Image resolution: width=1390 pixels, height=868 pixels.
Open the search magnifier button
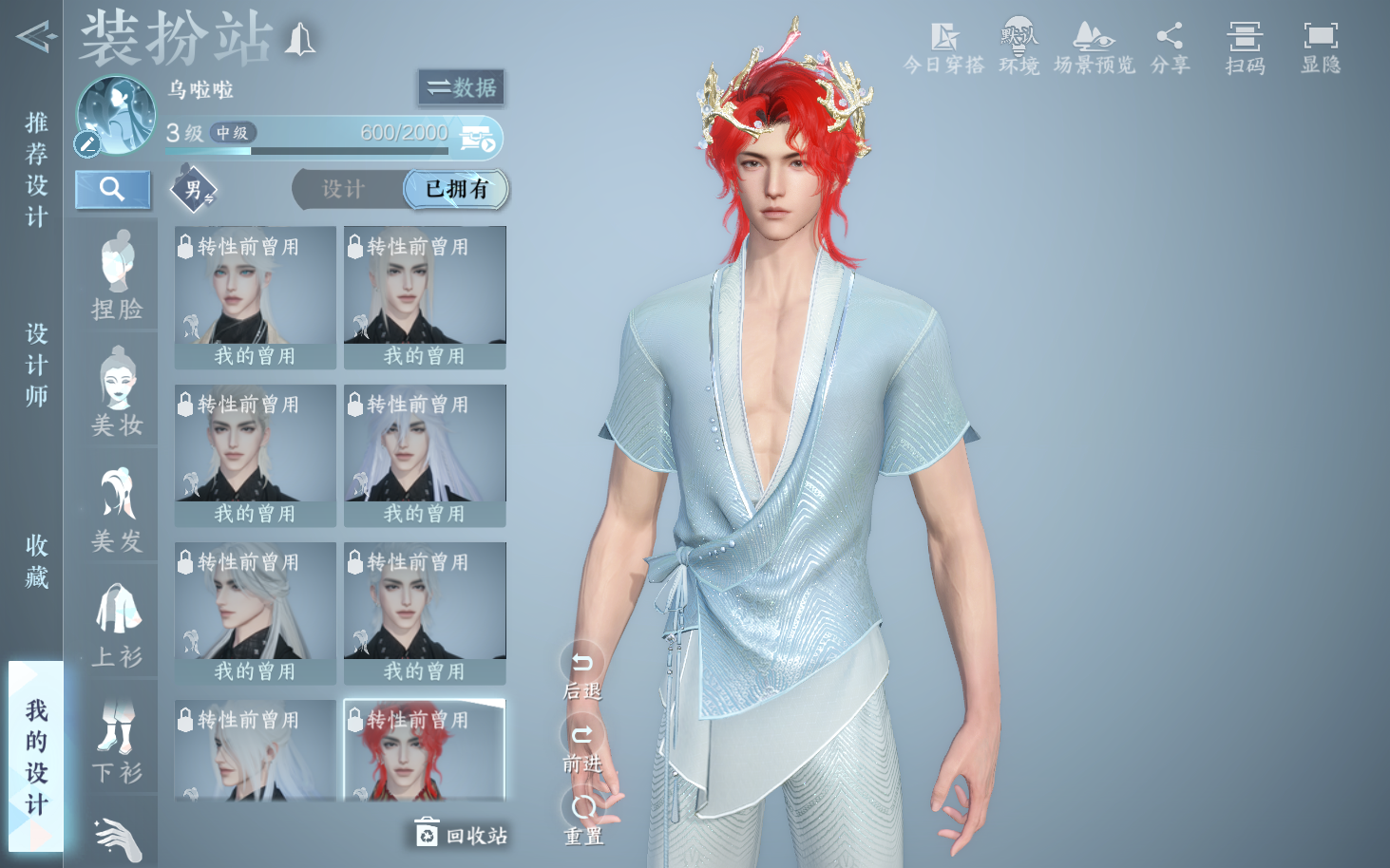coord(112,189)
